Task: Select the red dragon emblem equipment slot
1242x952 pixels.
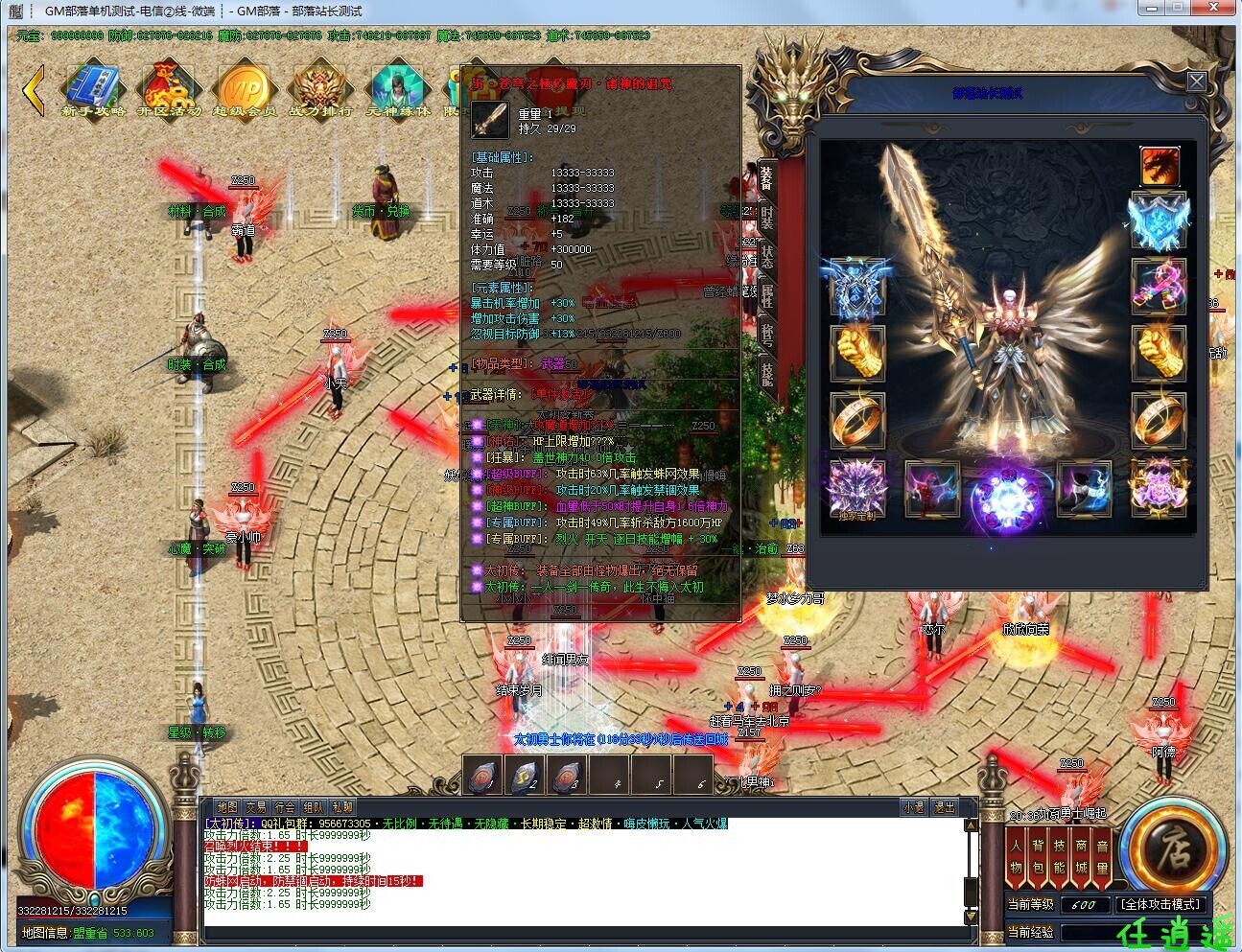Action: (1160, 166)
